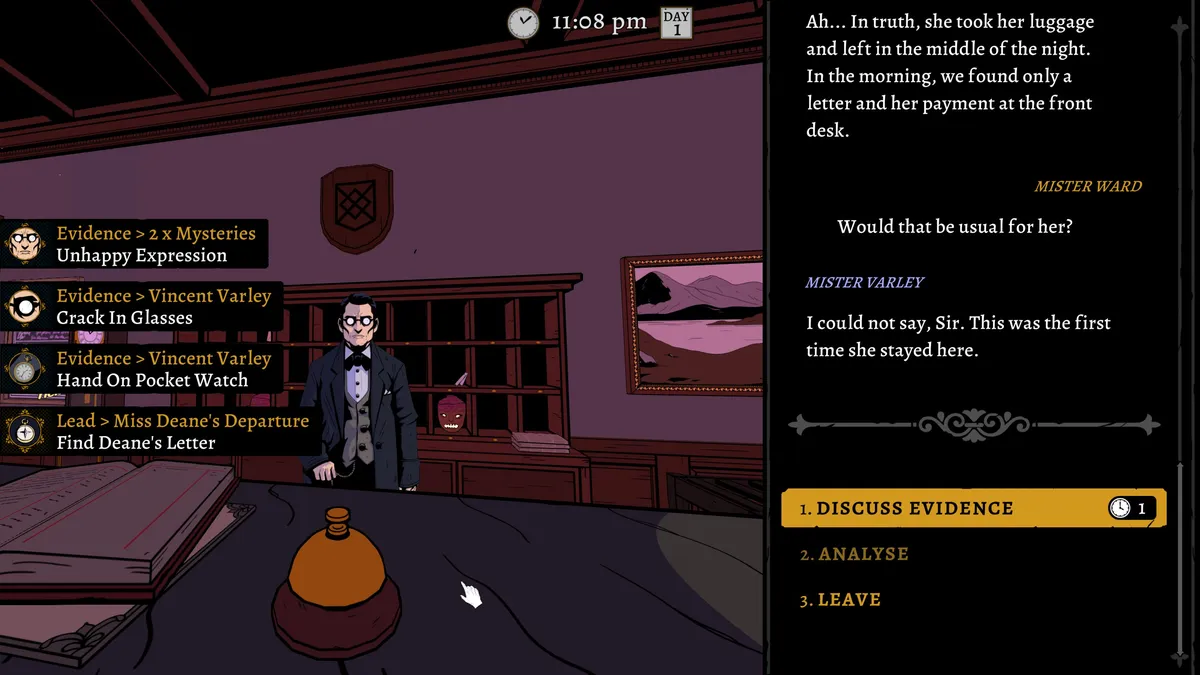Click the Day 1 calendar icon
Screen dimensions: 1200x675
[x=677, y=22]
